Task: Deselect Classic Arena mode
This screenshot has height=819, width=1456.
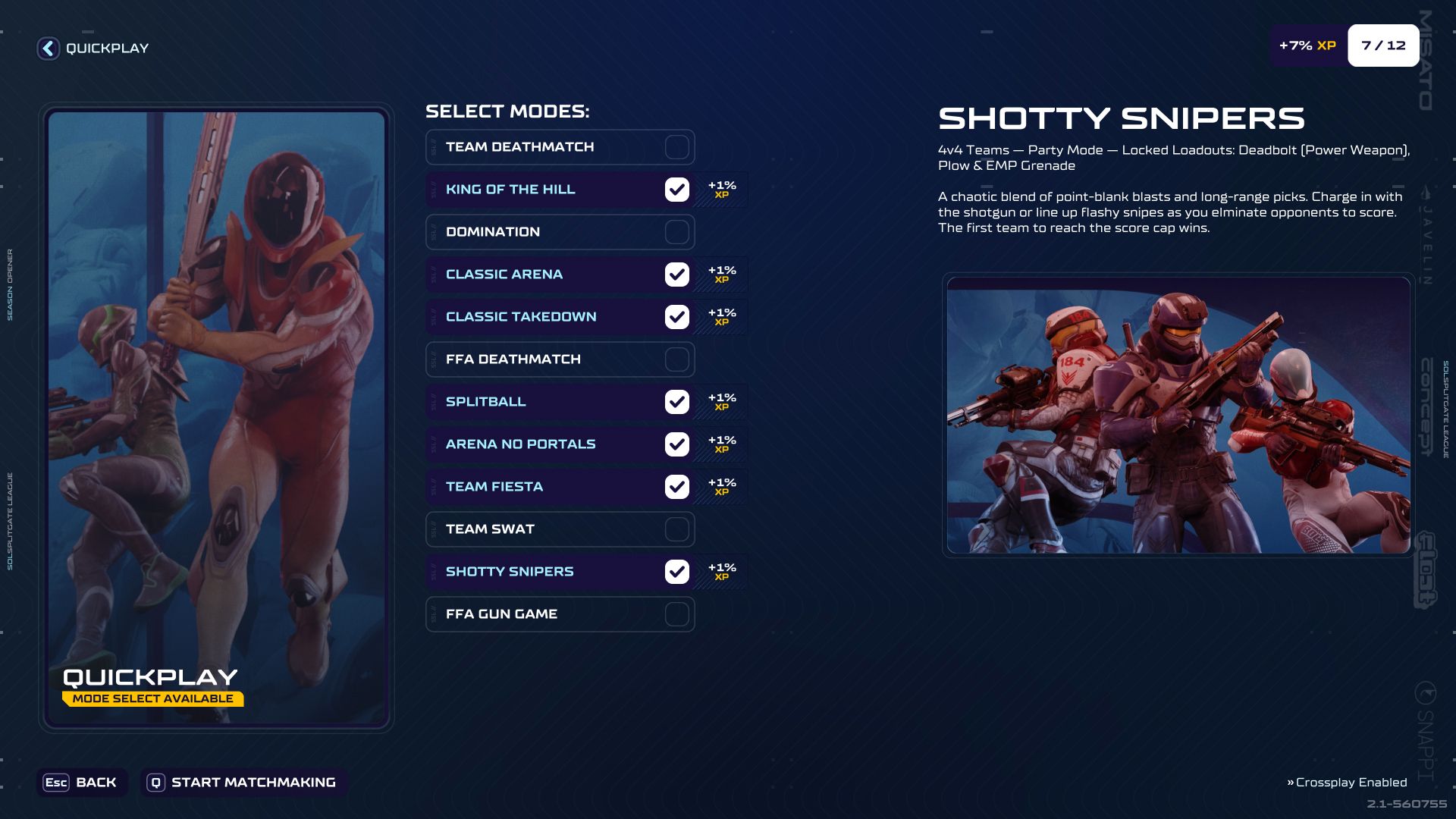Action: [676, 275]
